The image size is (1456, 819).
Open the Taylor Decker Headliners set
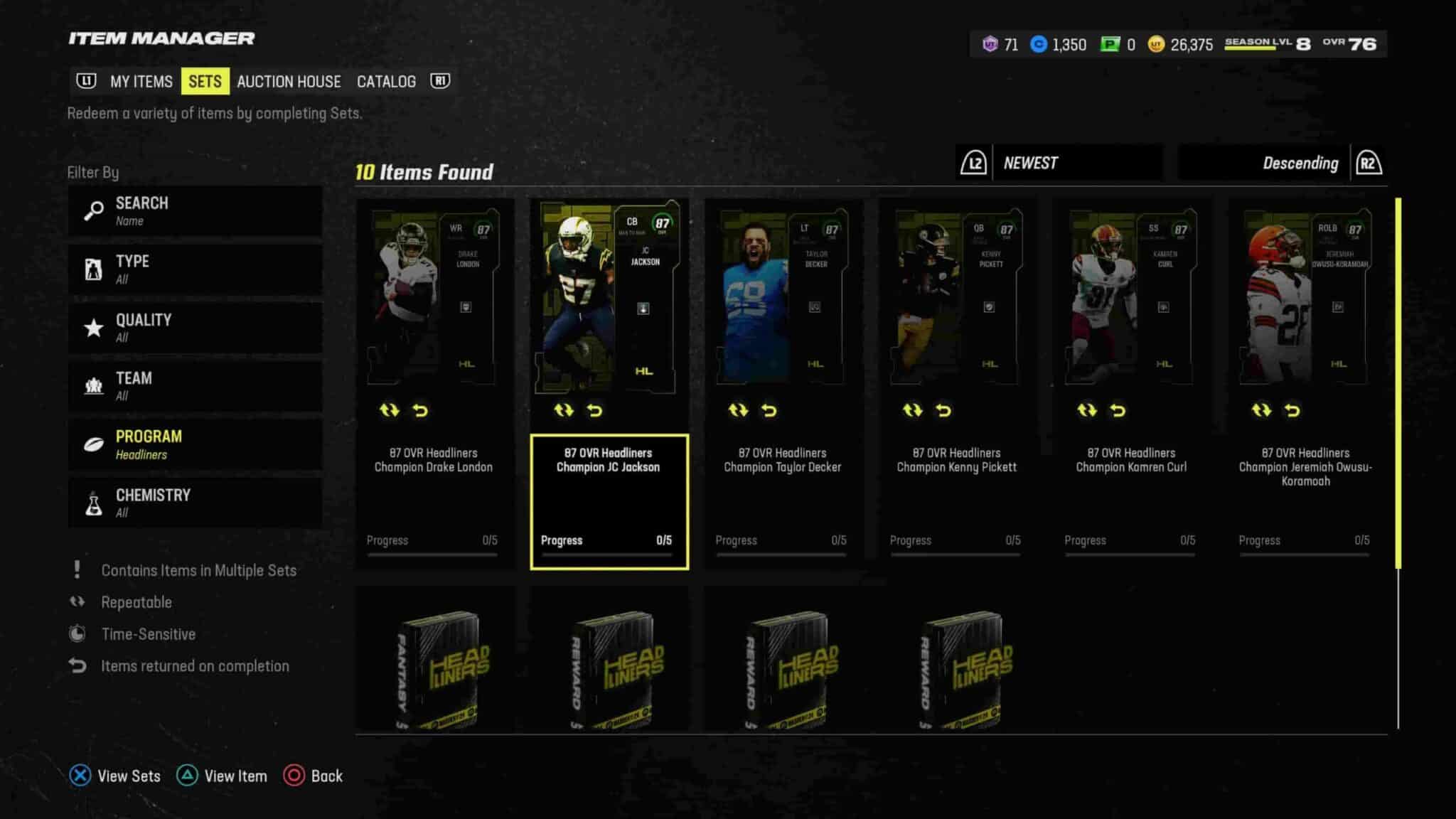[x=783, y=384]
